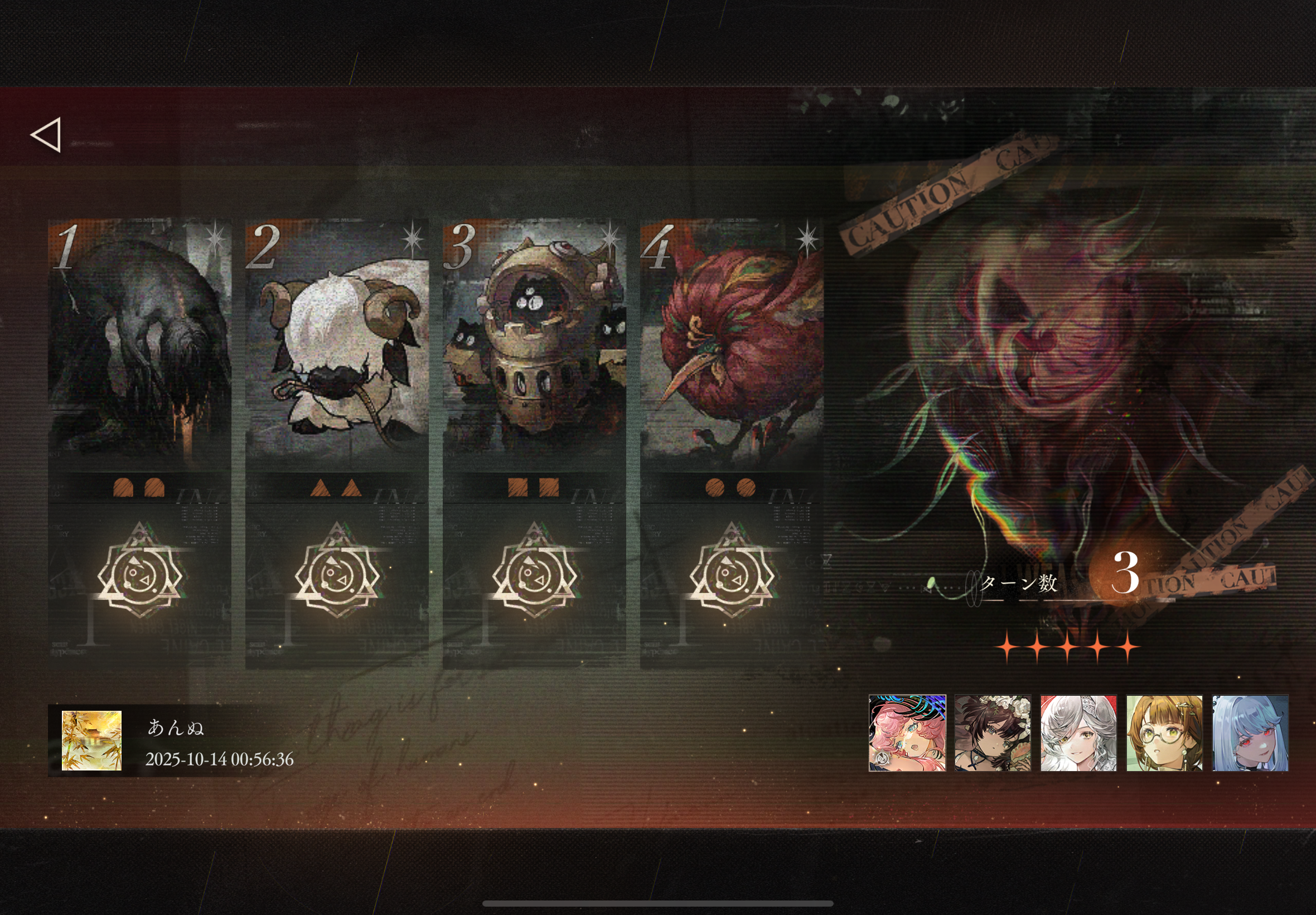
Task: Go back with the triangle arrow
Action: pos(46,136)
